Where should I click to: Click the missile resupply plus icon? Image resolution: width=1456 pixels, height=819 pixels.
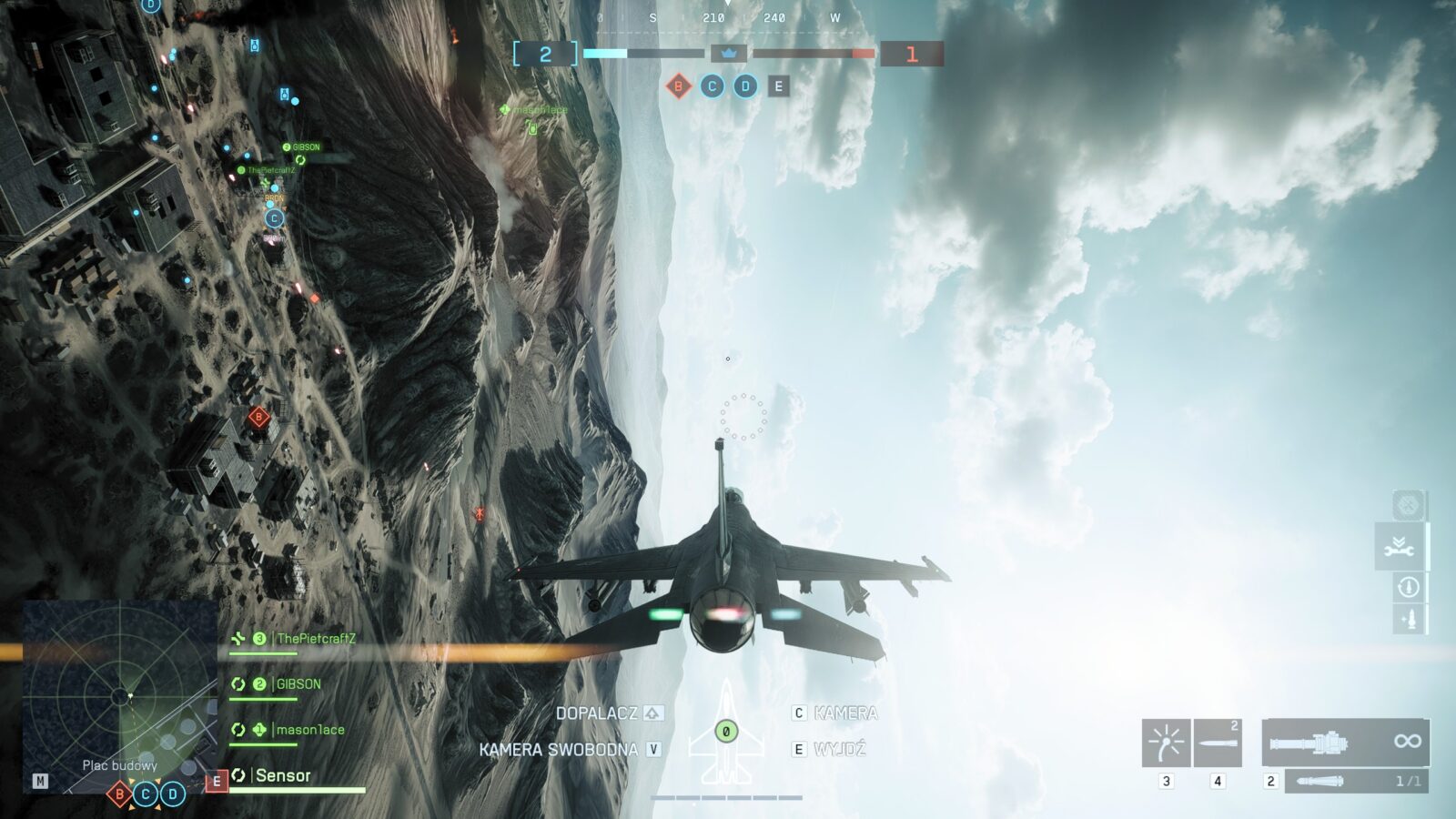tap(1409, 620)
